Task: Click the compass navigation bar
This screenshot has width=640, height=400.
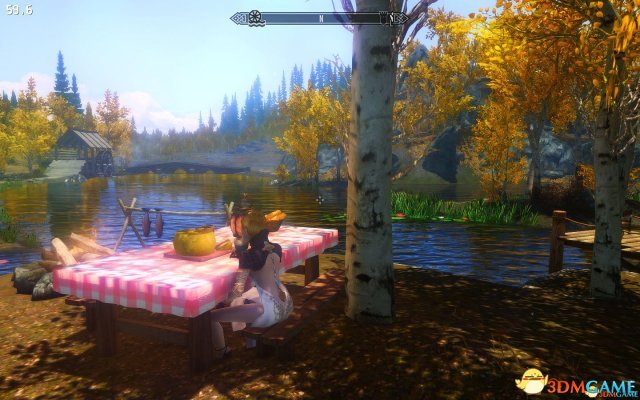Action: click(319, 17)
